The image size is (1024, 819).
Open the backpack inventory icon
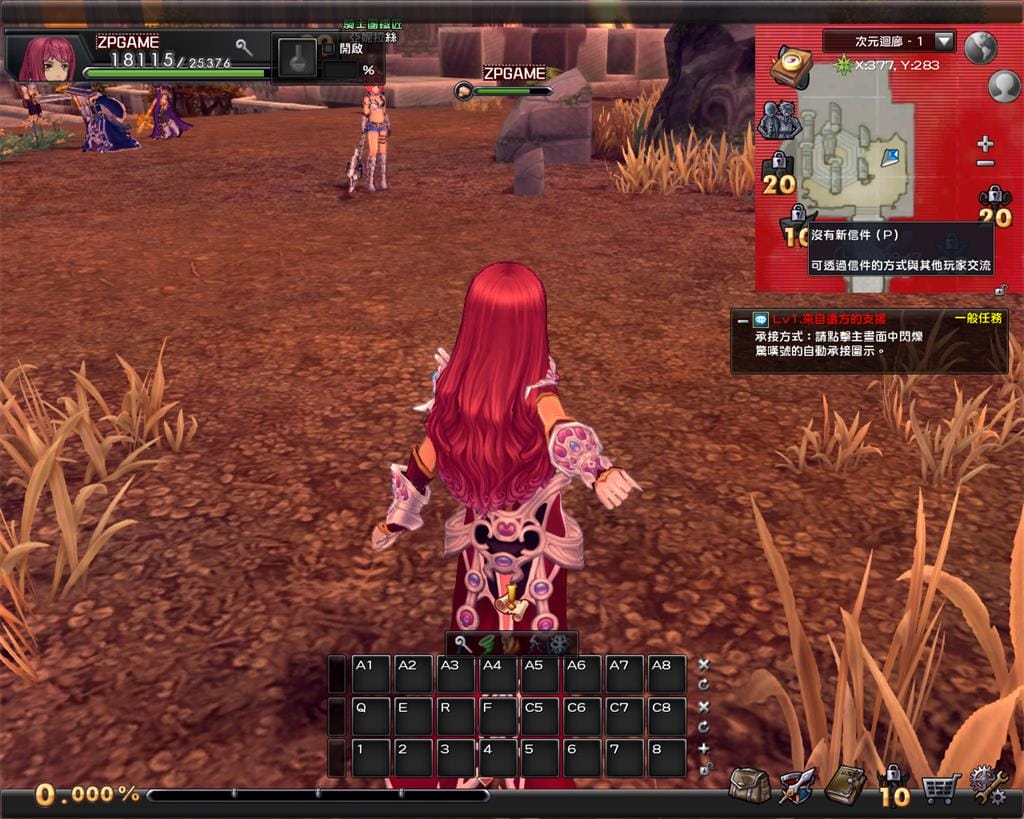point(749,786)
